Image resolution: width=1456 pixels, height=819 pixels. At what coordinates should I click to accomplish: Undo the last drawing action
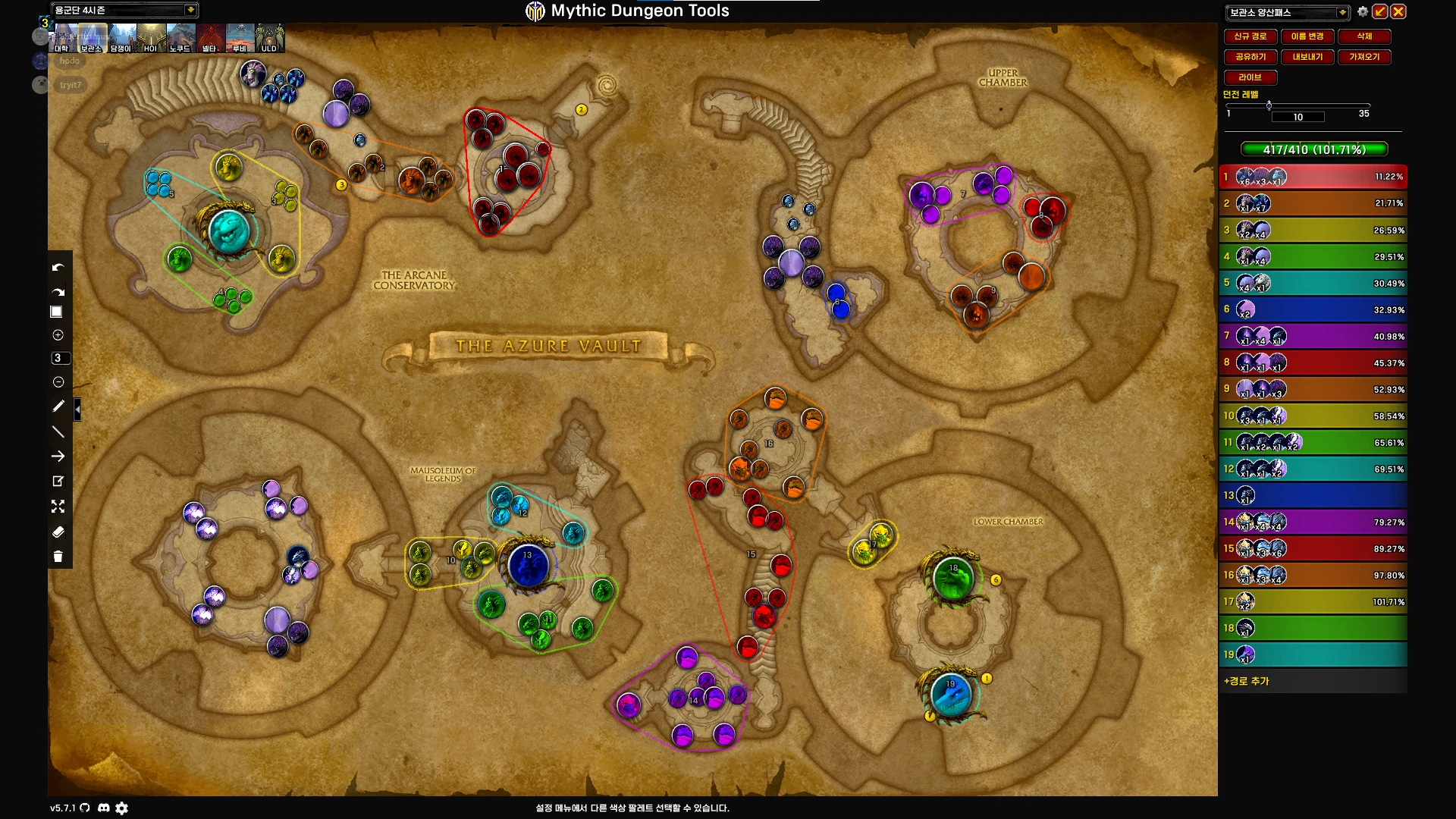click(x=58, y=268)
